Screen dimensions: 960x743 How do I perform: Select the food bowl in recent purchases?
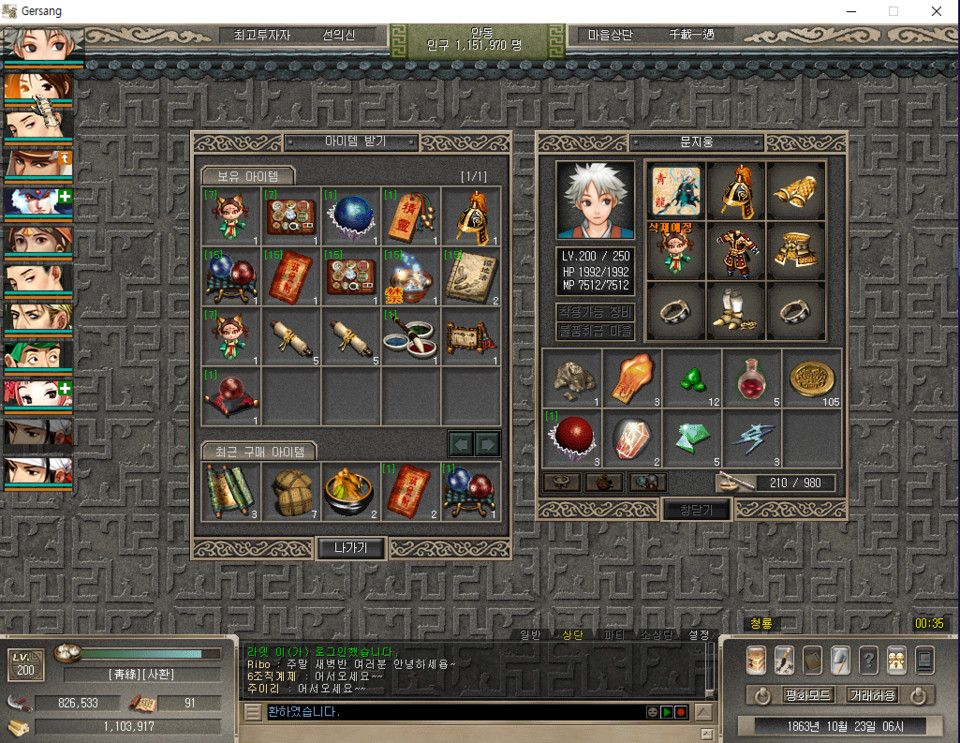coord(351,491)
